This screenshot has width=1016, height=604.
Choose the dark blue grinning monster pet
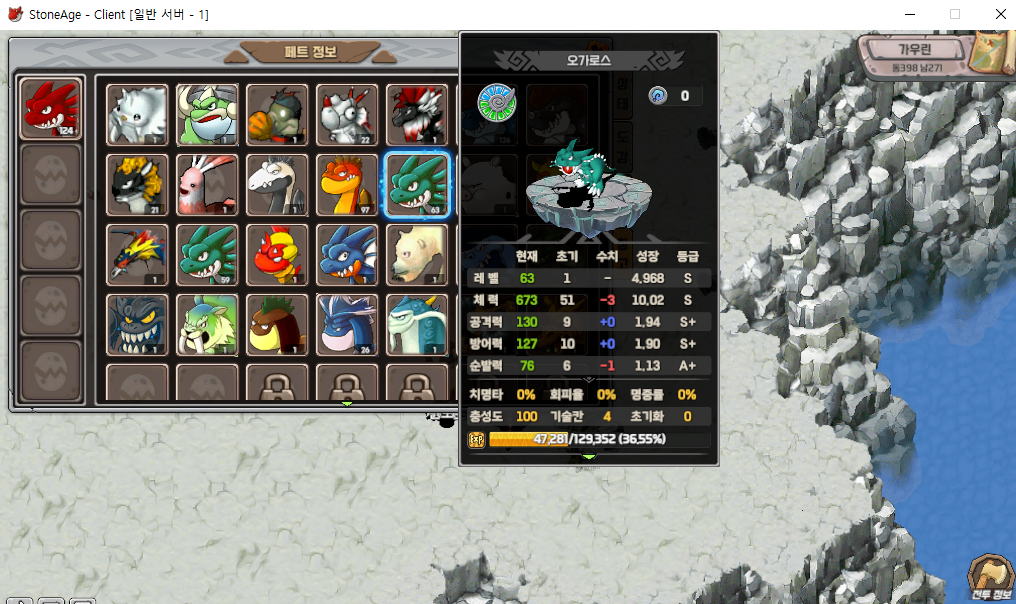[x=138, y=325]
